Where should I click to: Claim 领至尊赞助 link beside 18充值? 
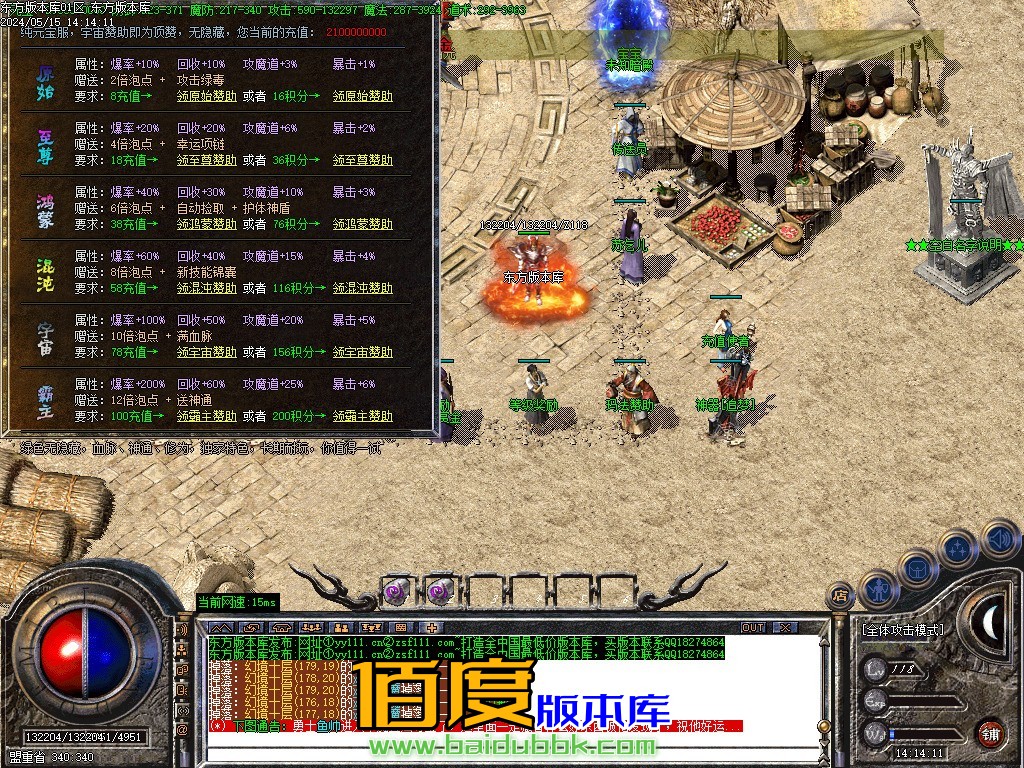tap(207, 160)
